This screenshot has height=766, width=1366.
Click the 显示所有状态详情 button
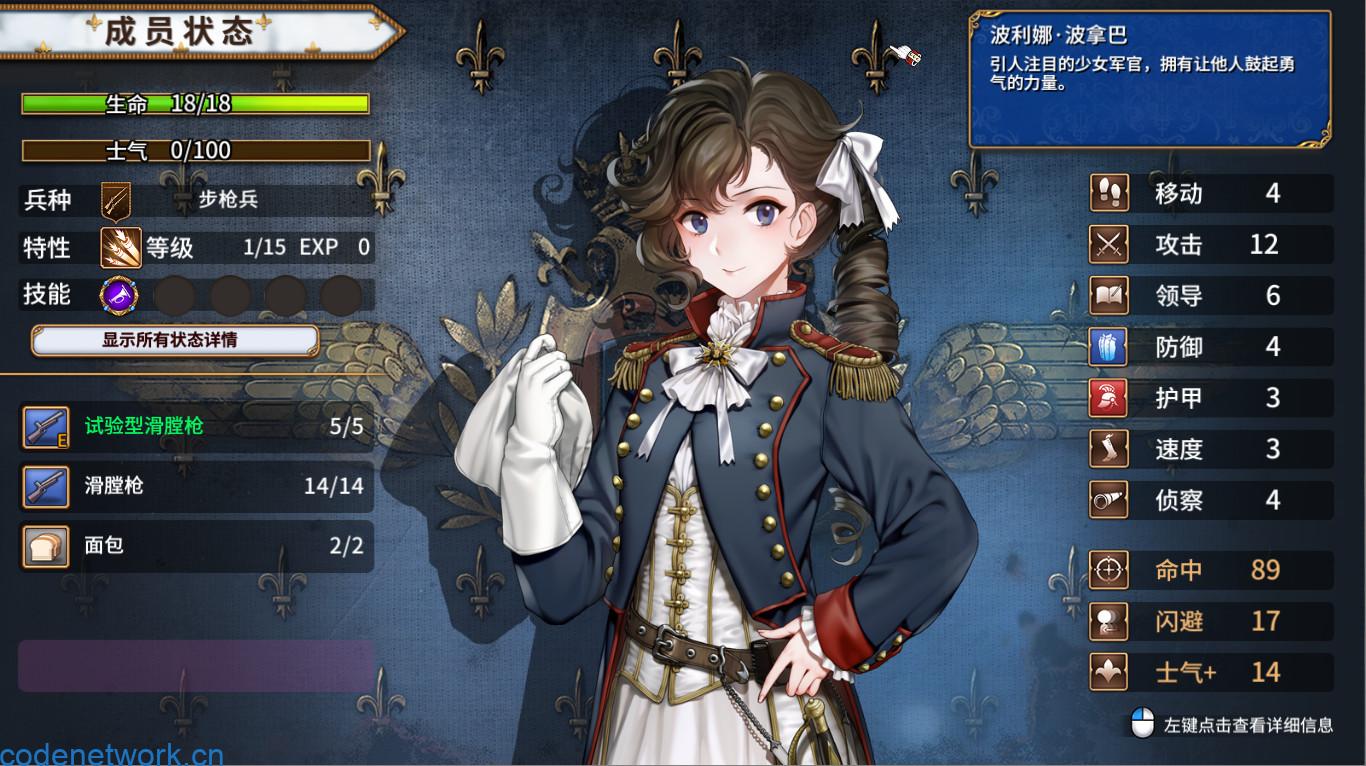click(x=175, y=340)
